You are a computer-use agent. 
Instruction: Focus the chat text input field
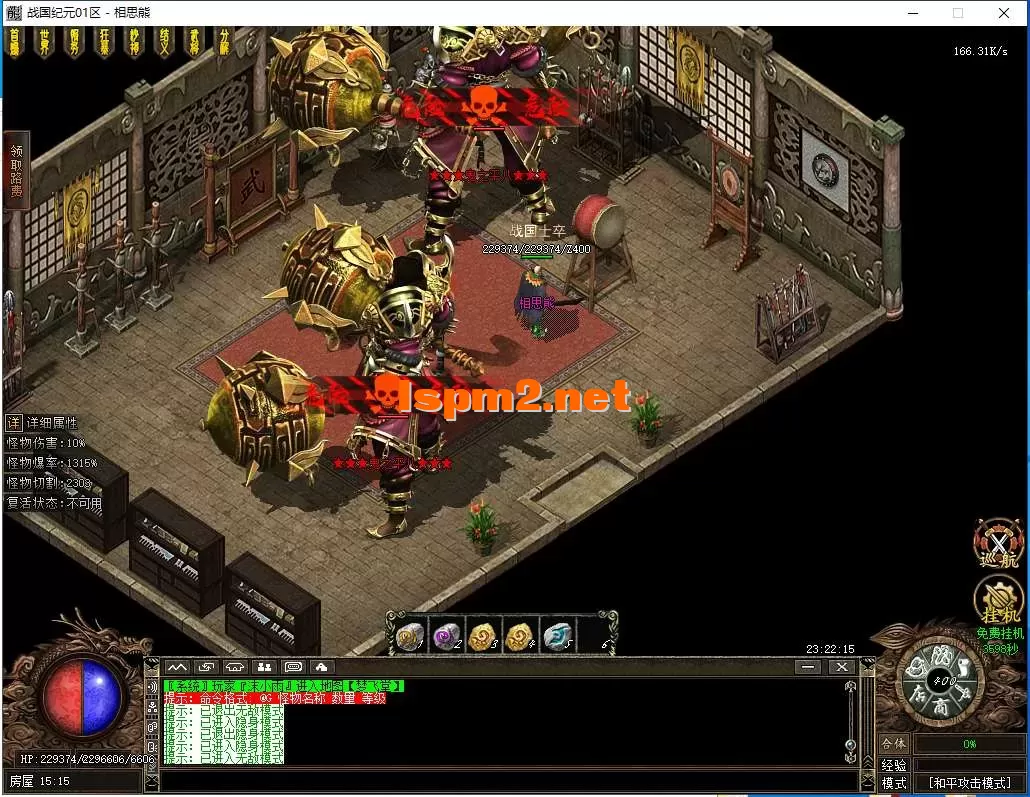pyautogui.click(x=500, y=781)
